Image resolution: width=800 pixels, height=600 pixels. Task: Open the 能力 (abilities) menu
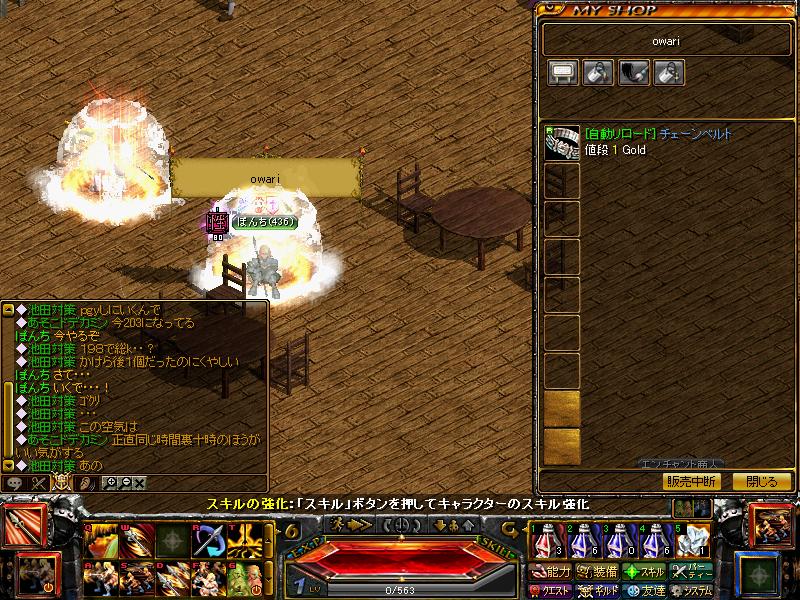pyautogui.click(x=552, y=572)
